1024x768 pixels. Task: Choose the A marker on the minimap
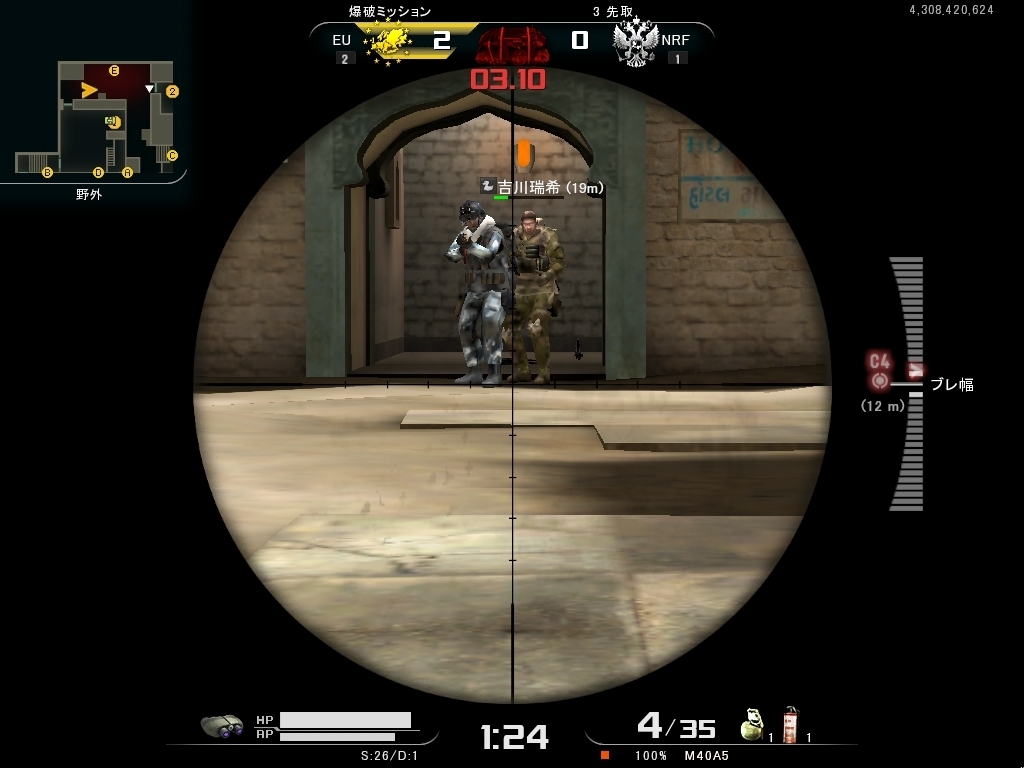click(x=127, y=173)
